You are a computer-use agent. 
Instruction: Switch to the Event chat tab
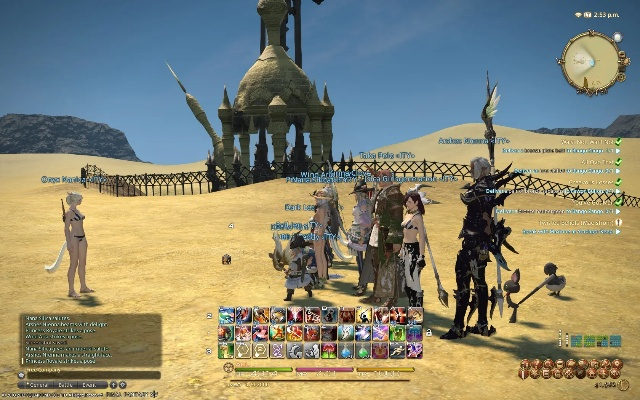pos(89,384)
